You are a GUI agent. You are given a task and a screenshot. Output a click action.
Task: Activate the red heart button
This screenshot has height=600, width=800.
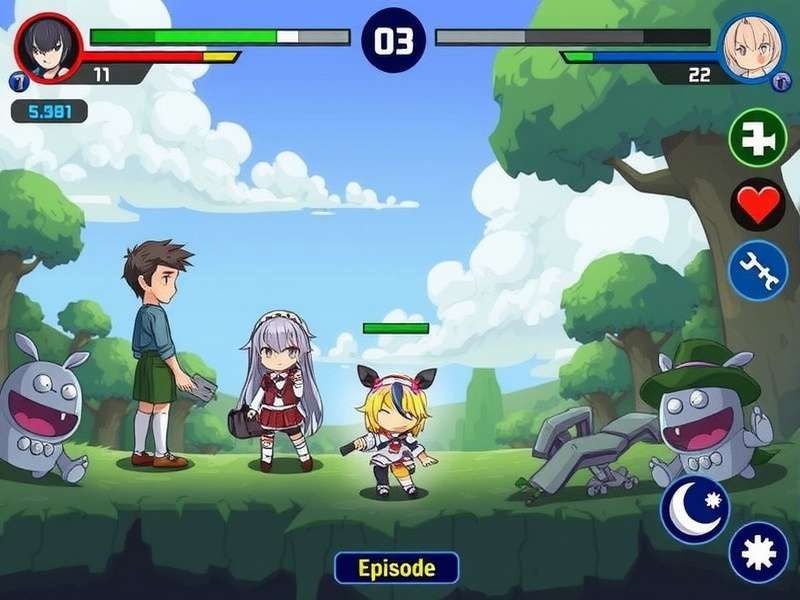758,205
